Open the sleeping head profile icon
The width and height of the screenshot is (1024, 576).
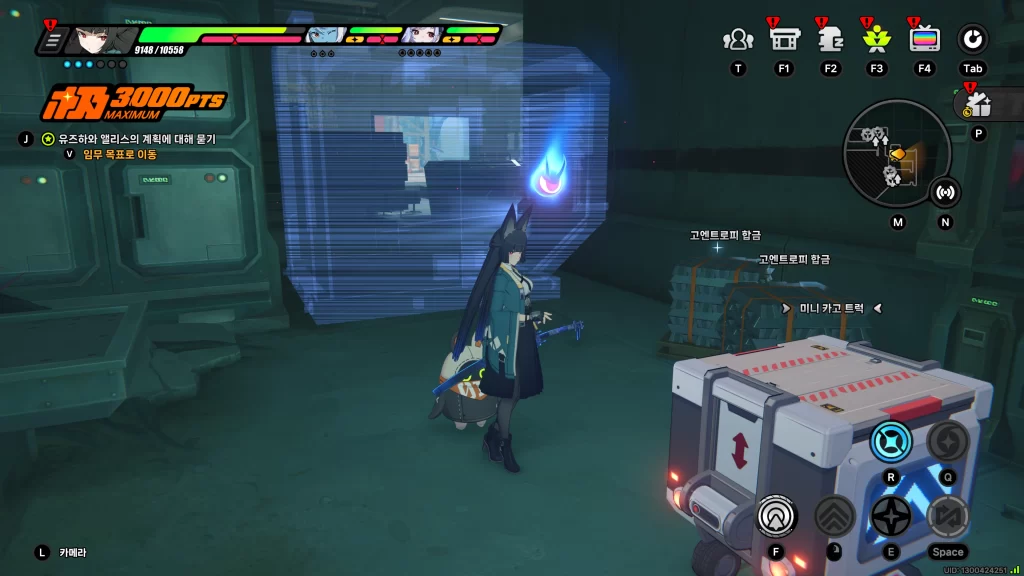[830, 40]
